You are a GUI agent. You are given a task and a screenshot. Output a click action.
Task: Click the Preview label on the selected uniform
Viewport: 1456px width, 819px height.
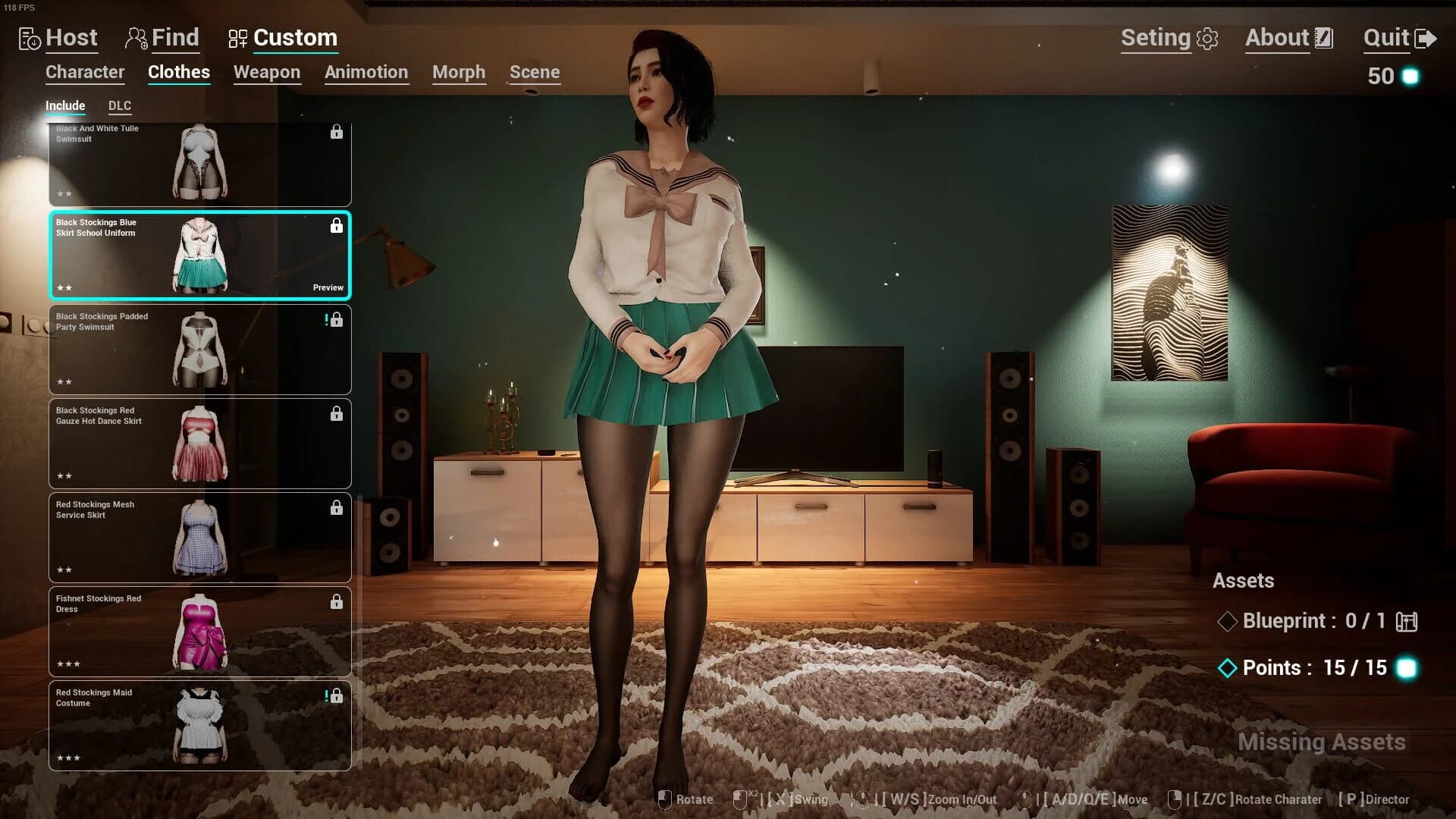pos(328,287)
